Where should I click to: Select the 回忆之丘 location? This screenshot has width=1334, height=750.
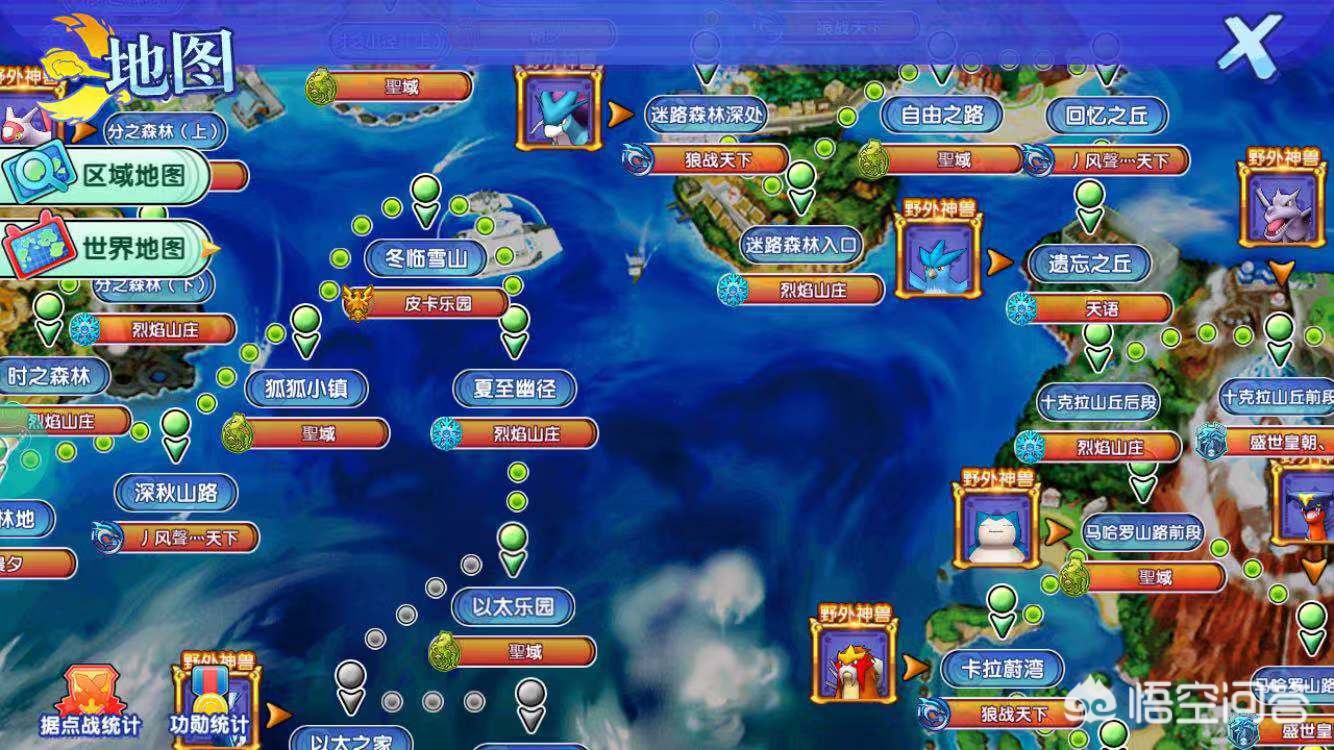coord(1107,115)
